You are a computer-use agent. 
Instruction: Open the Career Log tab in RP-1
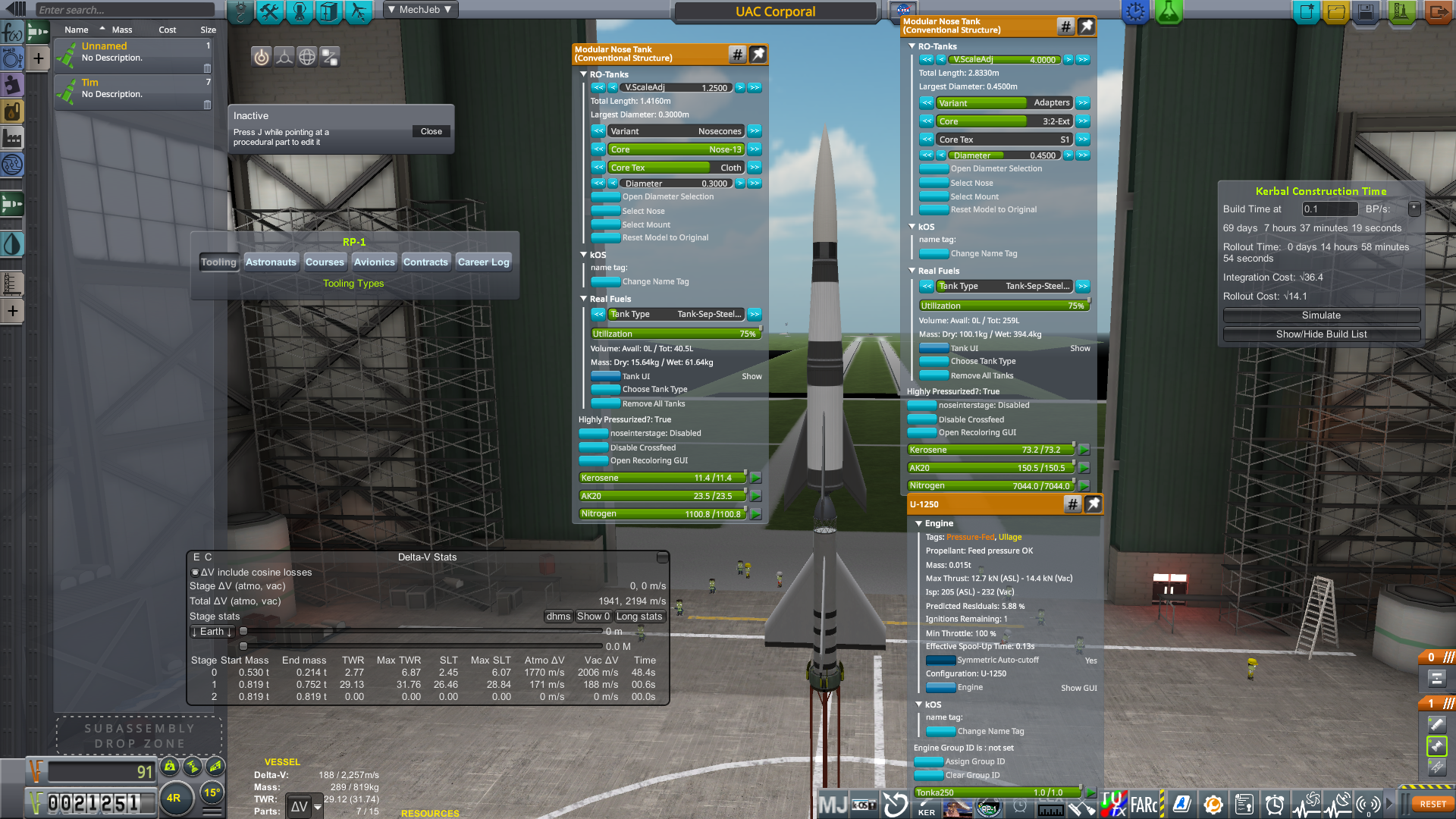[484, 262]
